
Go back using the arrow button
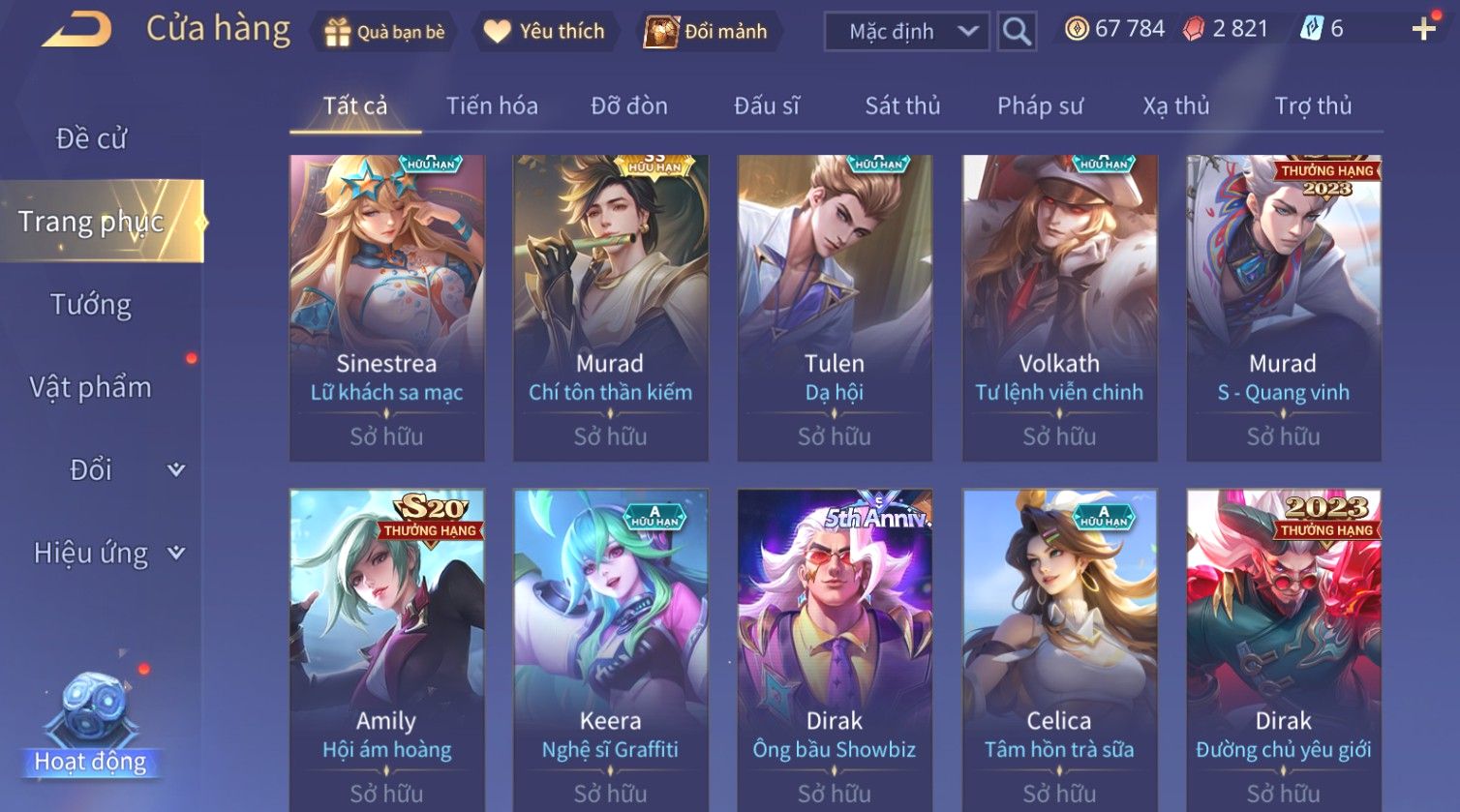(x=76, y=30)
